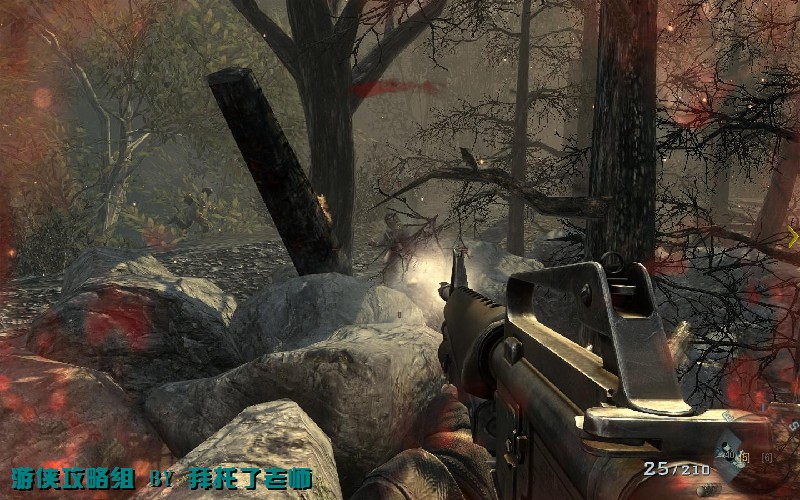Screen dimensions: 800x500
Task: Click the tilted weapon attachment card icon
Action: tap(728, 454)
